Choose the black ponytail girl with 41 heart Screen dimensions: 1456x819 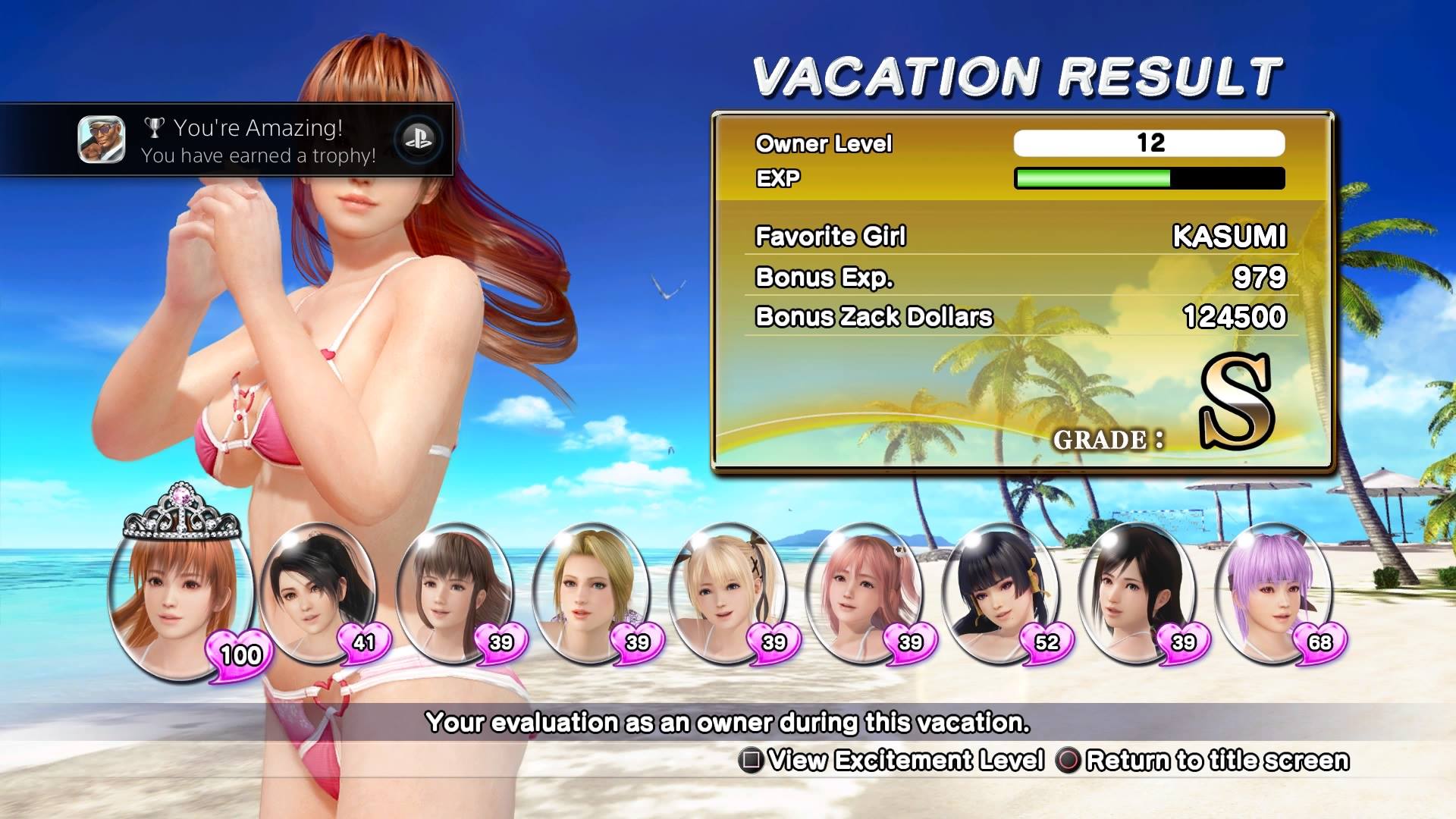tap(318, 591)
